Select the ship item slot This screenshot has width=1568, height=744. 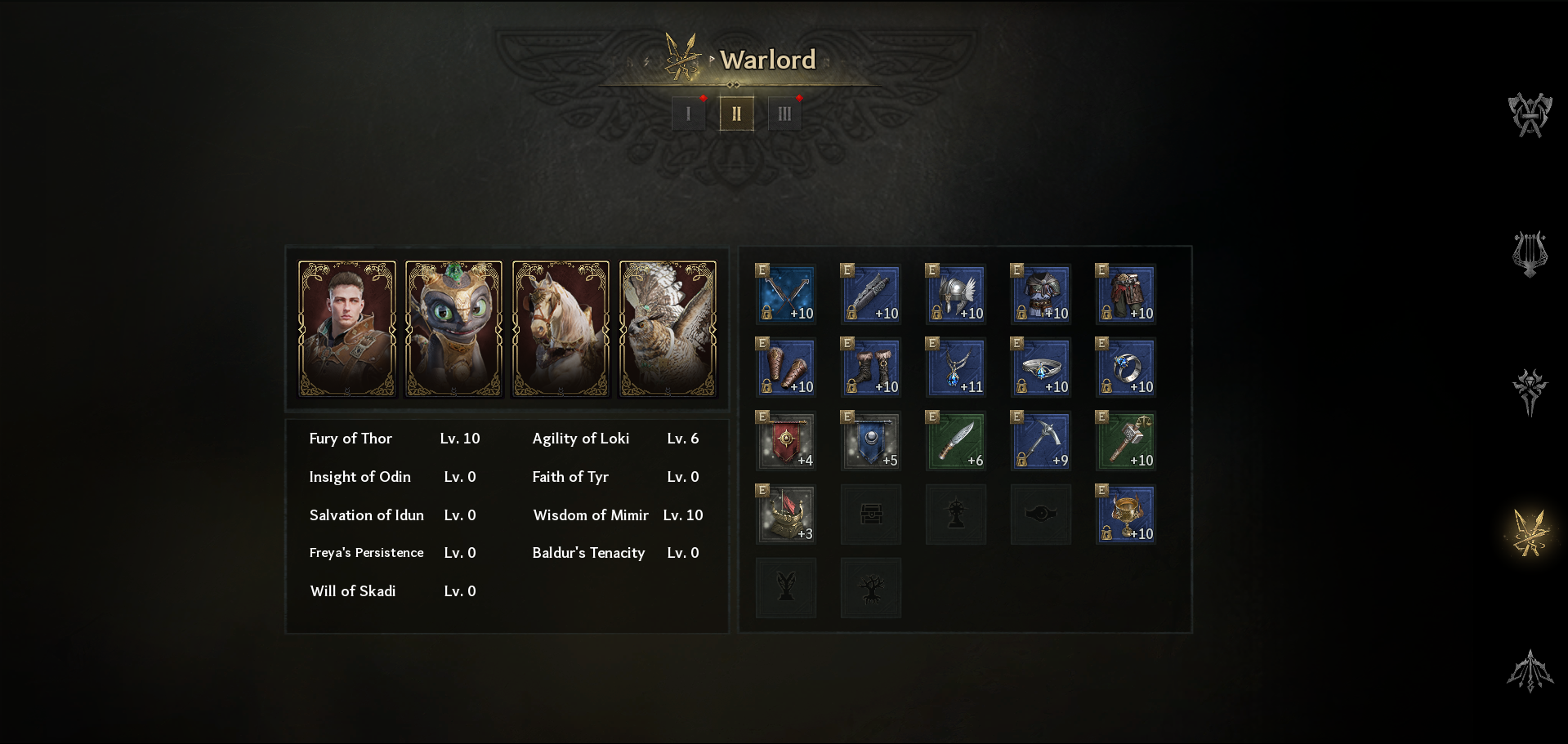(x=786, y=515)
